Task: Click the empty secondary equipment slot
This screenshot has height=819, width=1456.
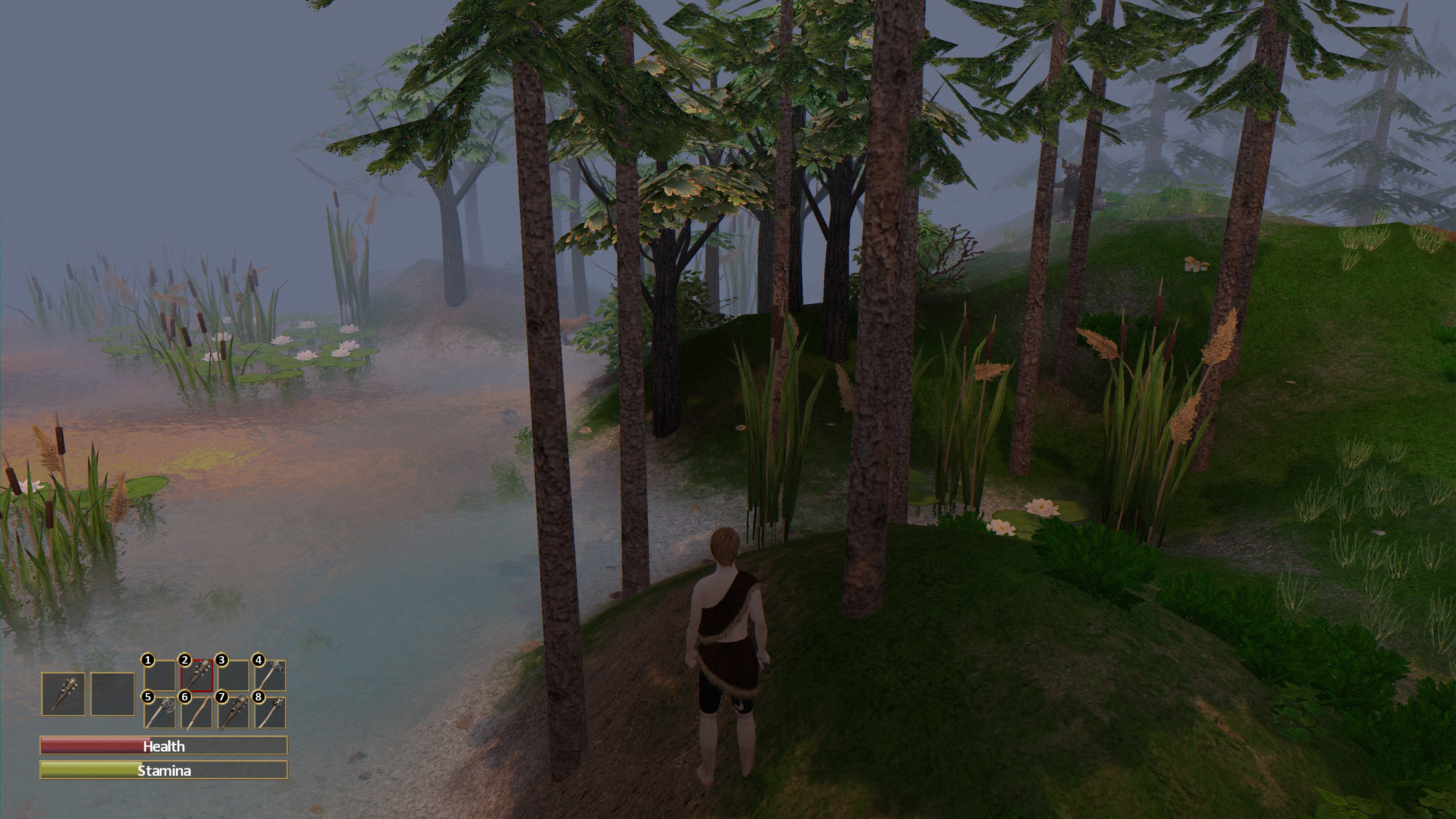Action: coord(113,694)
